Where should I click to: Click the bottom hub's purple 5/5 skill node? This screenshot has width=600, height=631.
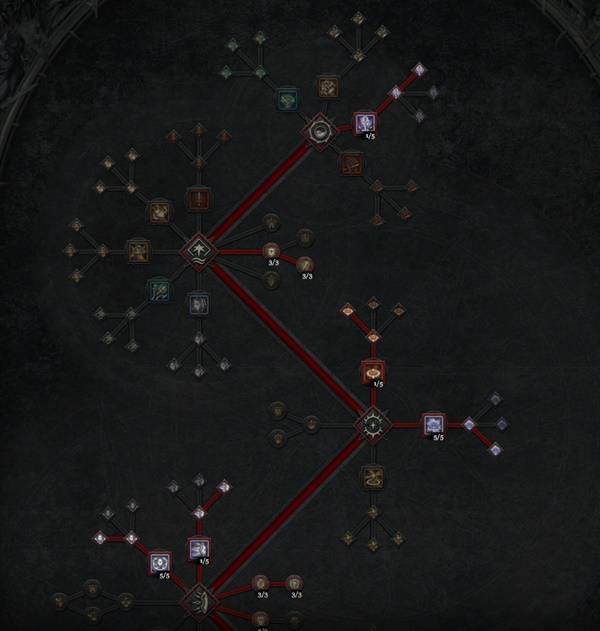tap(160, 564)
